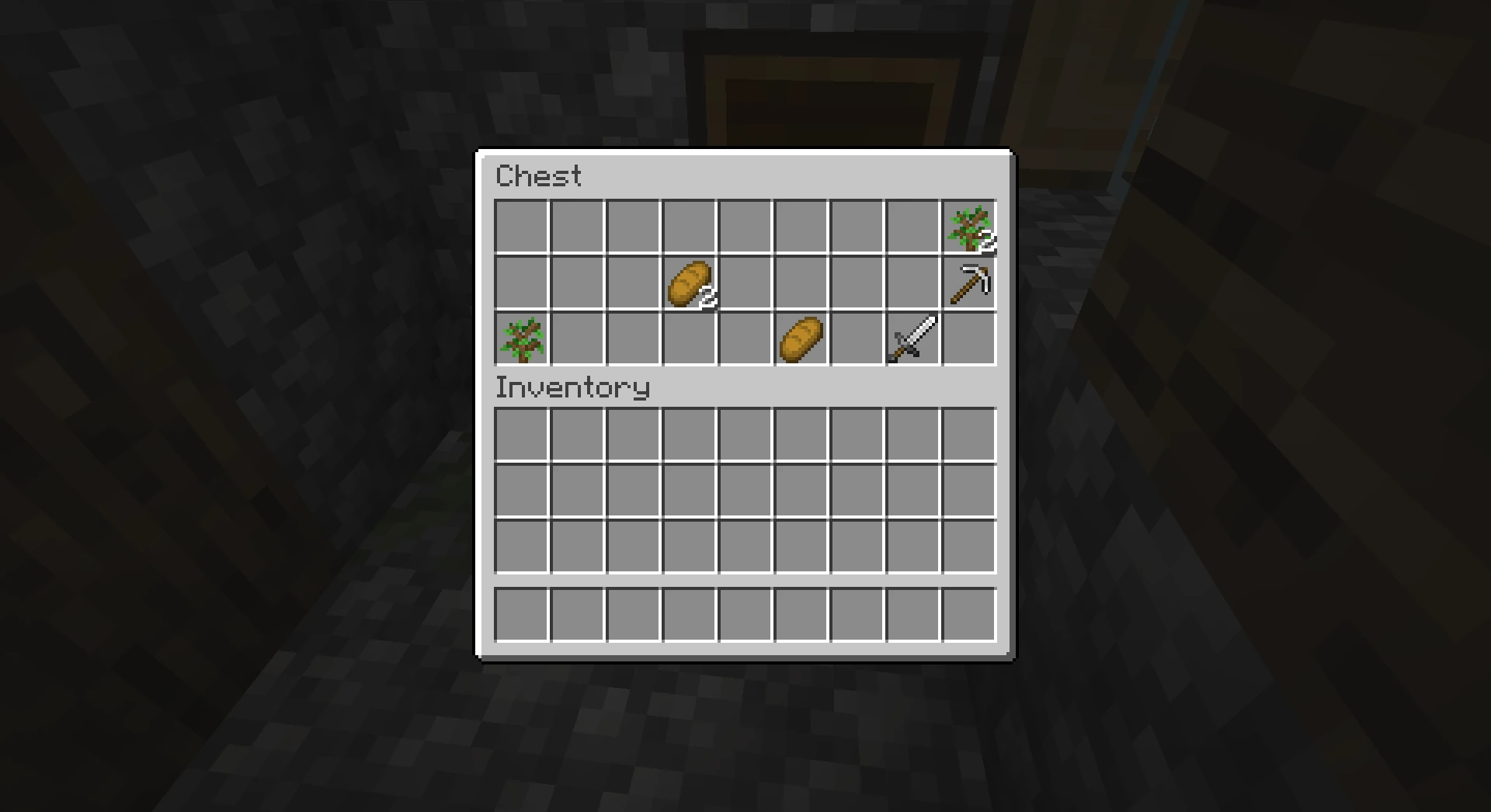1491x812 pixels.
Task: Click the slot below the iron sword
Action: pos(912,435)
